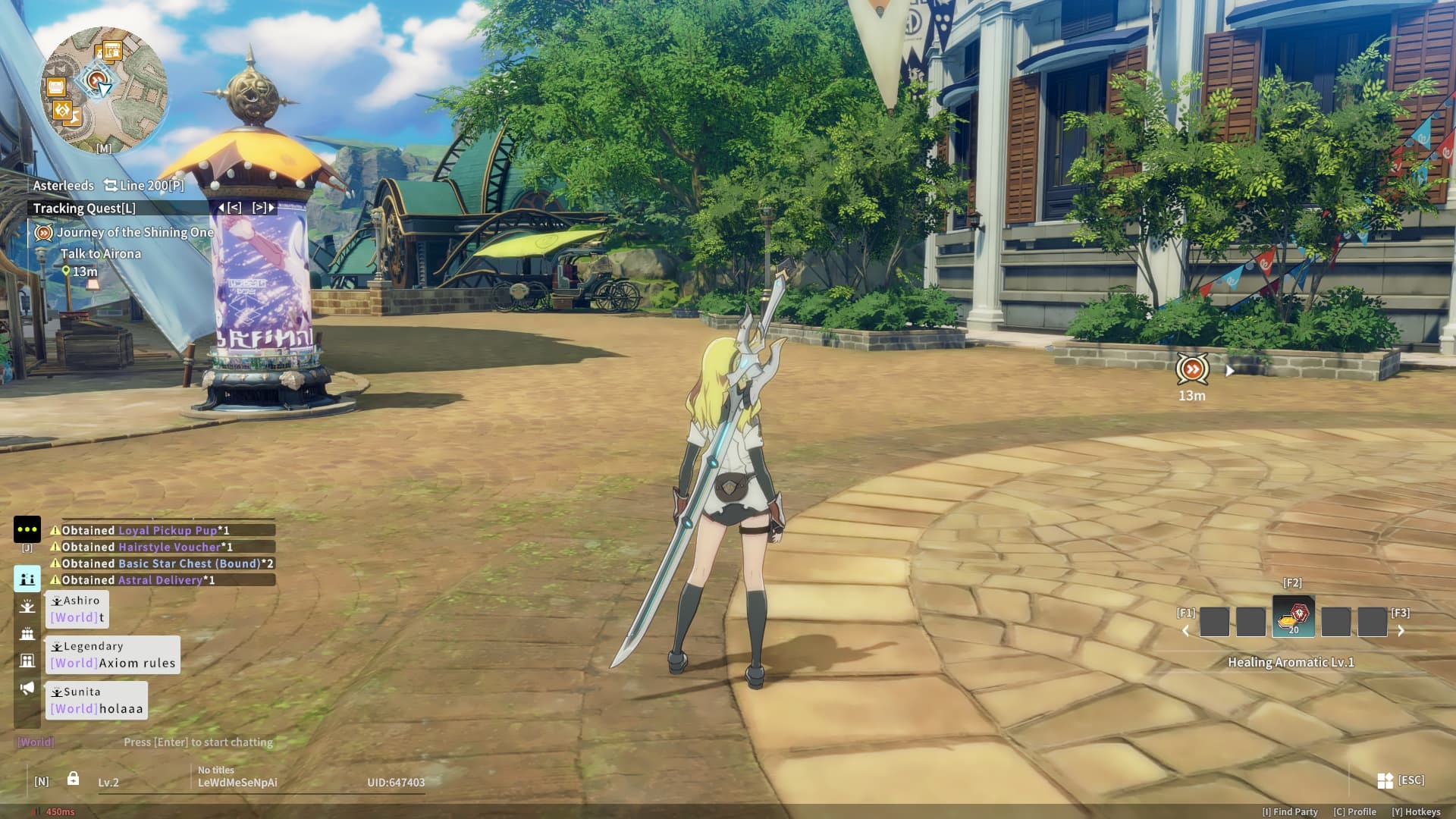This screenshot has width=1456, height=819.
Task: Click the padlock icon near level
Action: coord(73,779)
